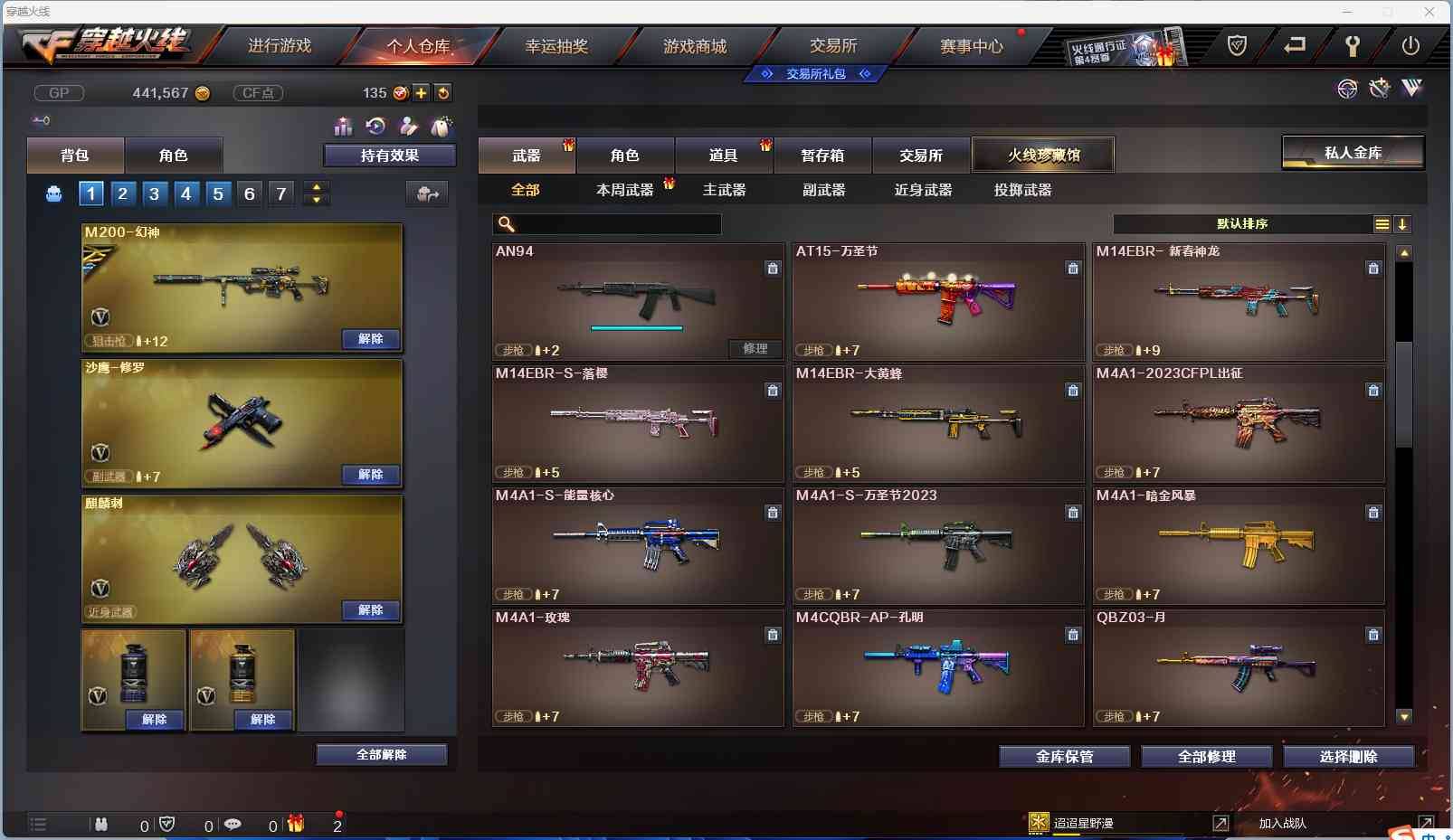Toggle the list view icon next to 默认排序
Image resolution: width=1453 pixels, height=840 pixels.
click(x=1382, y=224)
